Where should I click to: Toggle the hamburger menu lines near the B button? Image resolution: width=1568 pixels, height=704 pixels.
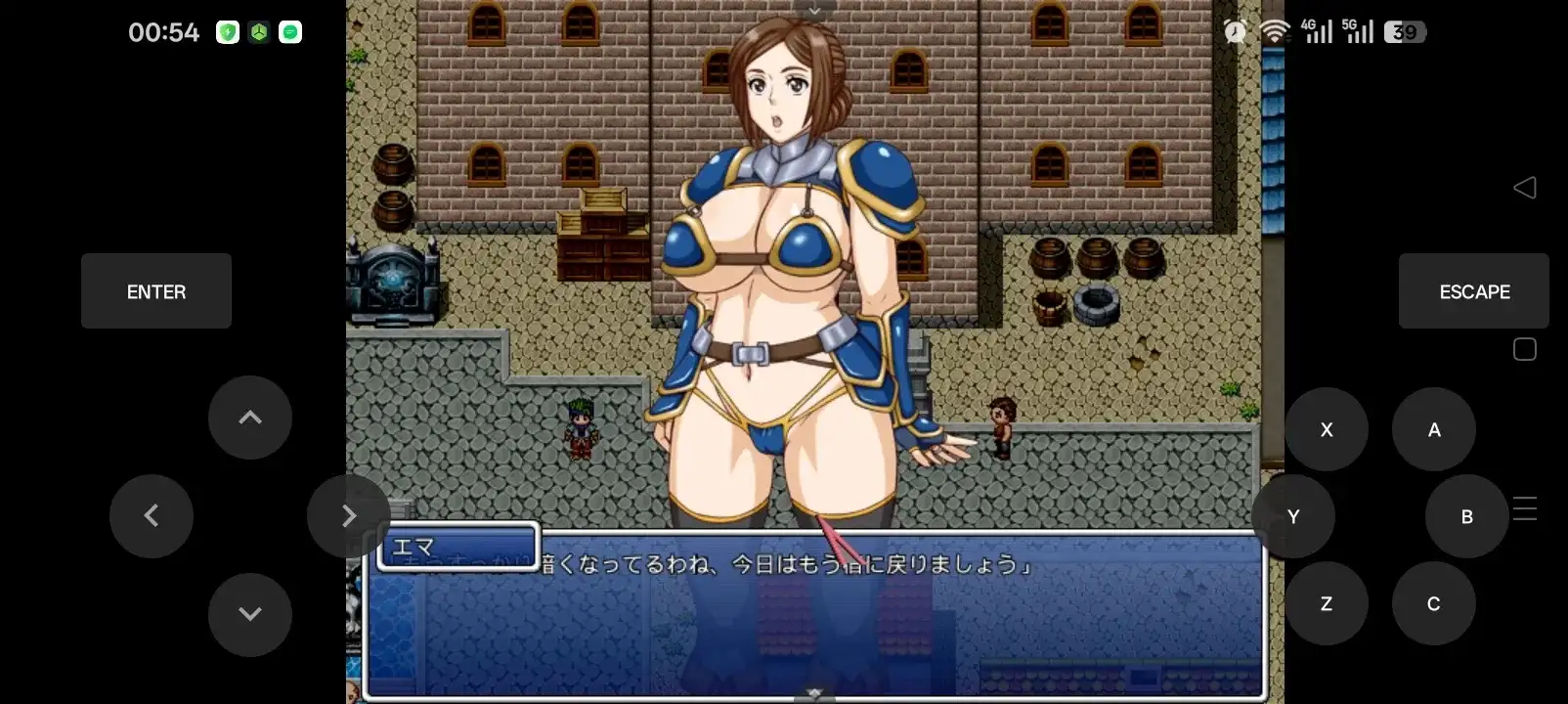pyautogui.click(x=1525, y=507)
